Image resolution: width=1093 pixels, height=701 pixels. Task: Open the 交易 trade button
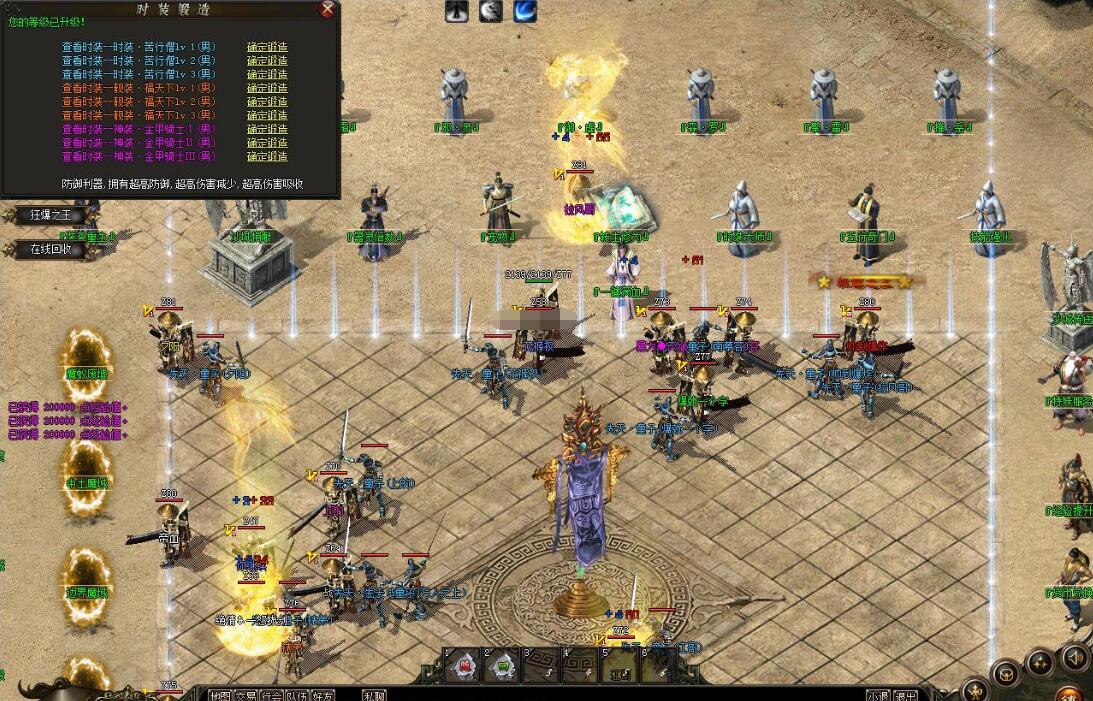tap(245, 695)
